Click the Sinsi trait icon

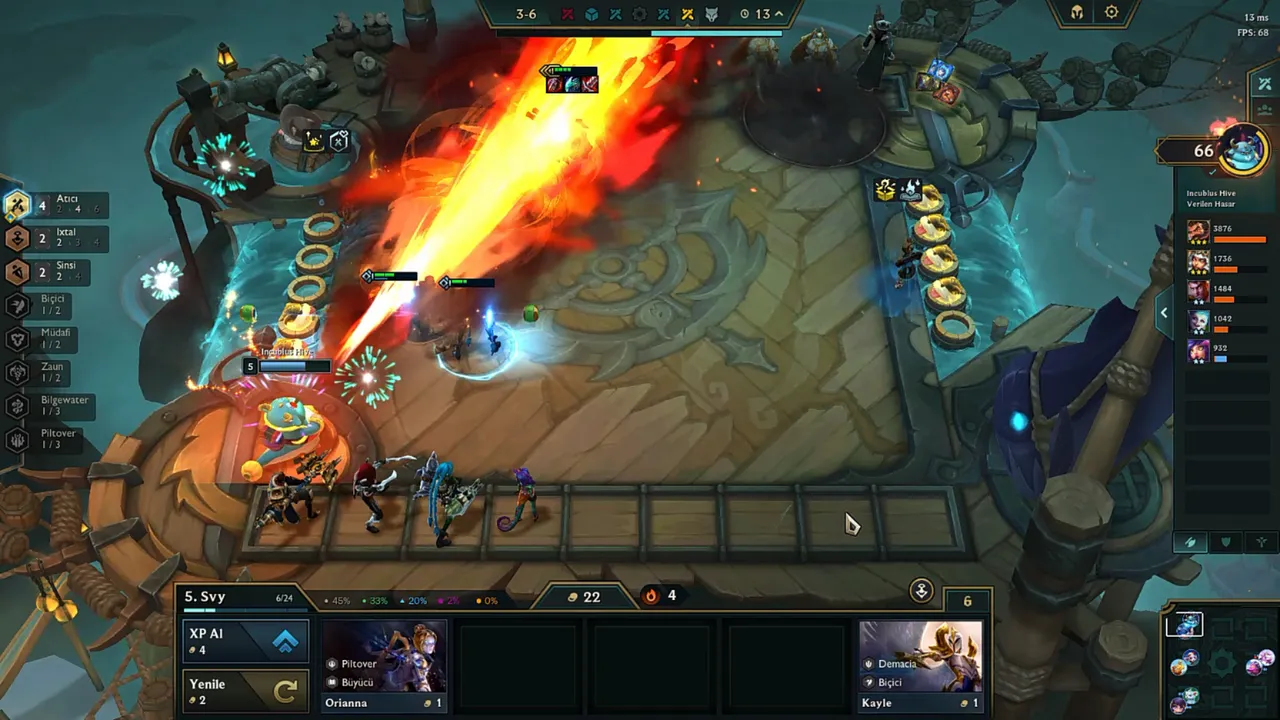coord(18,271)
